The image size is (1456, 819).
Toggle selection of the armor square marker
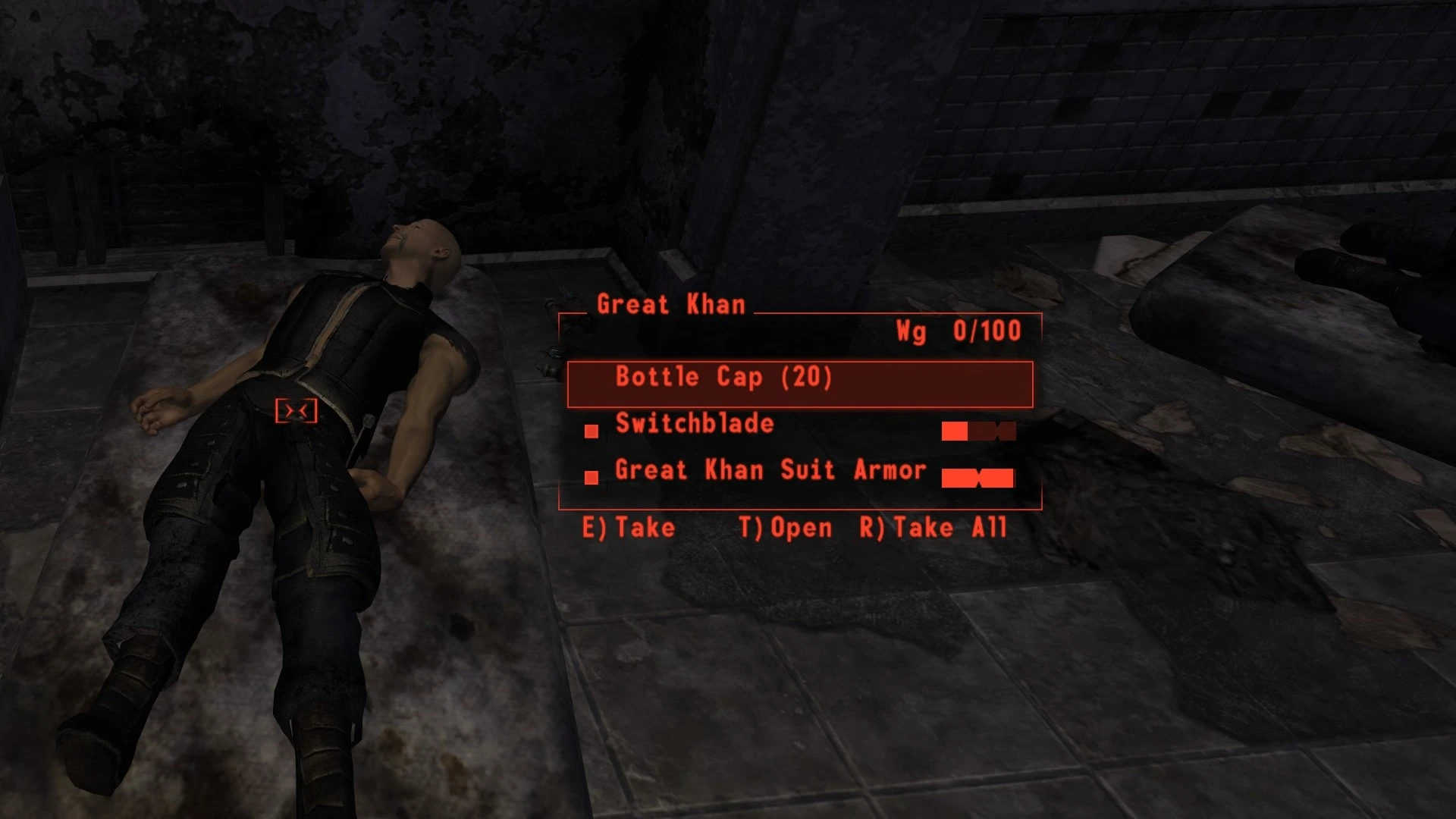[x=591, y=477]
